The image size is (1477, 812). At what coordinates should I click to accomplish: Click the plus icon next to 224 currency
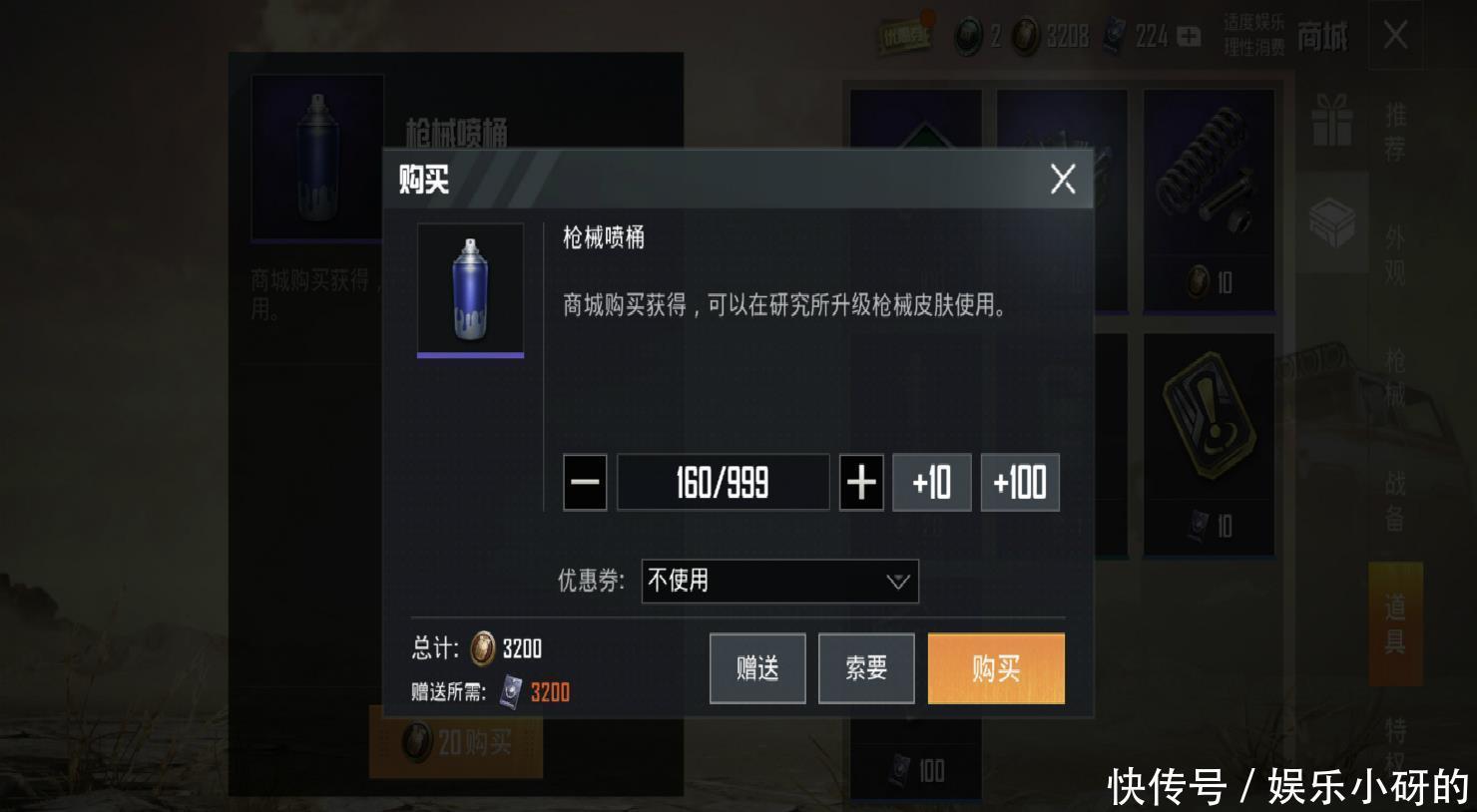pyautogui.click(x=1189, y=37)
